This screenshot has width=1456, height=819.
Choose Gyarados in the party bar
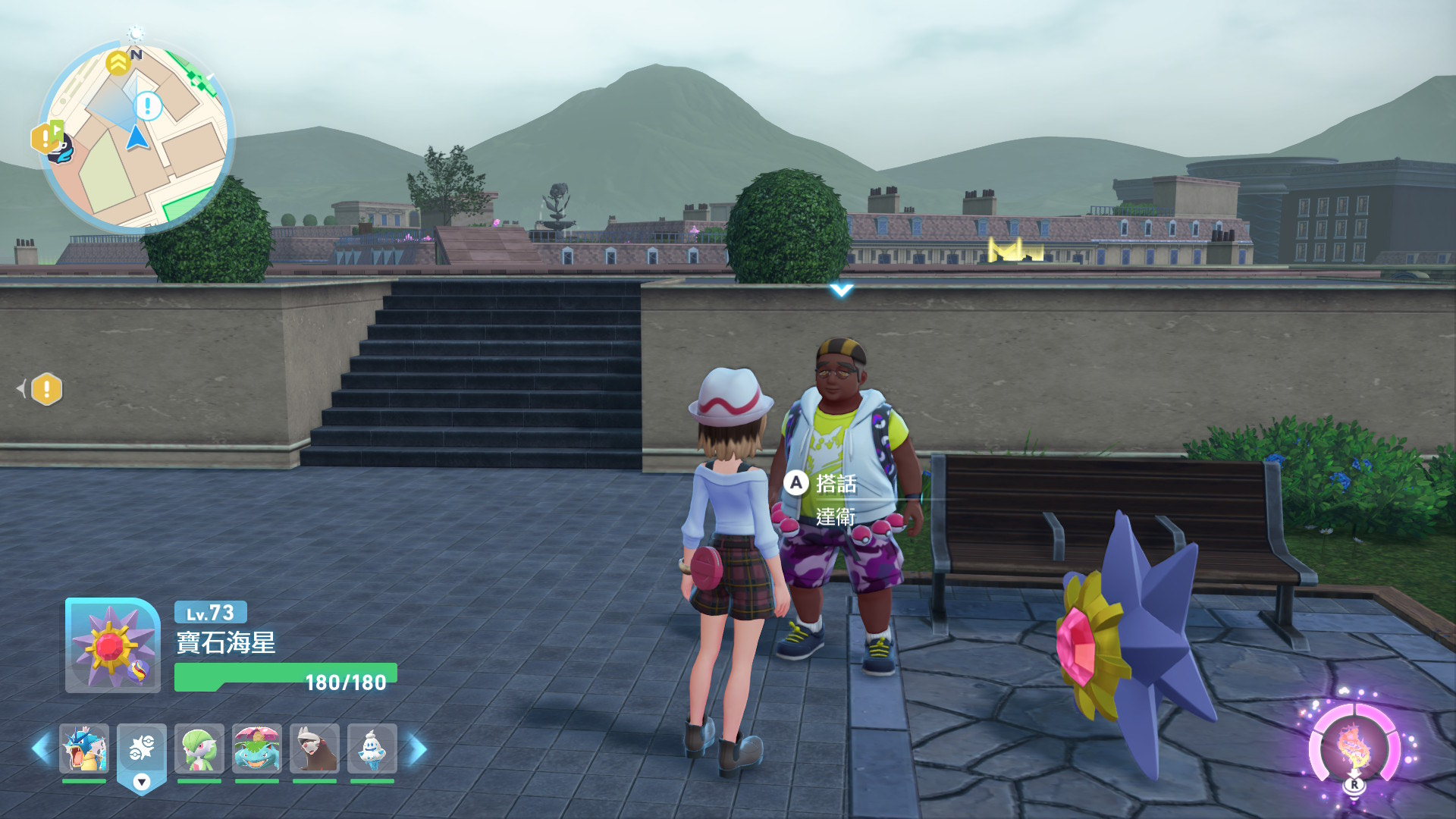84,748
